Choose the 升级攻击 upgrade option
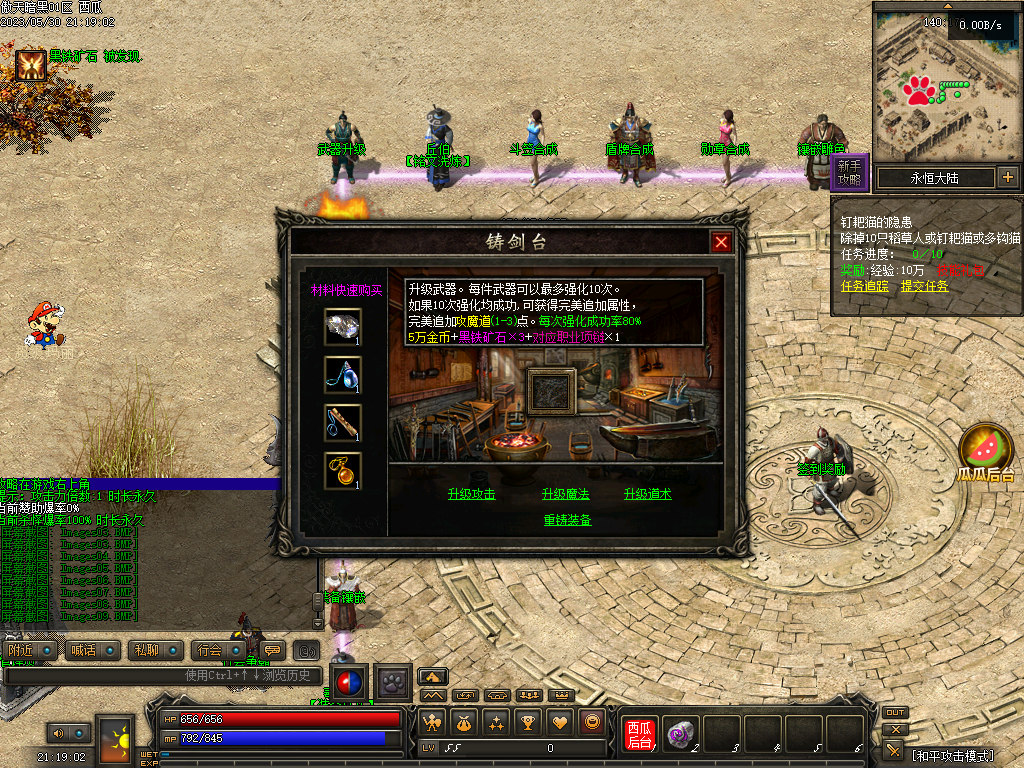Viewport: 1024px width, 768px height. click(472, 494)
